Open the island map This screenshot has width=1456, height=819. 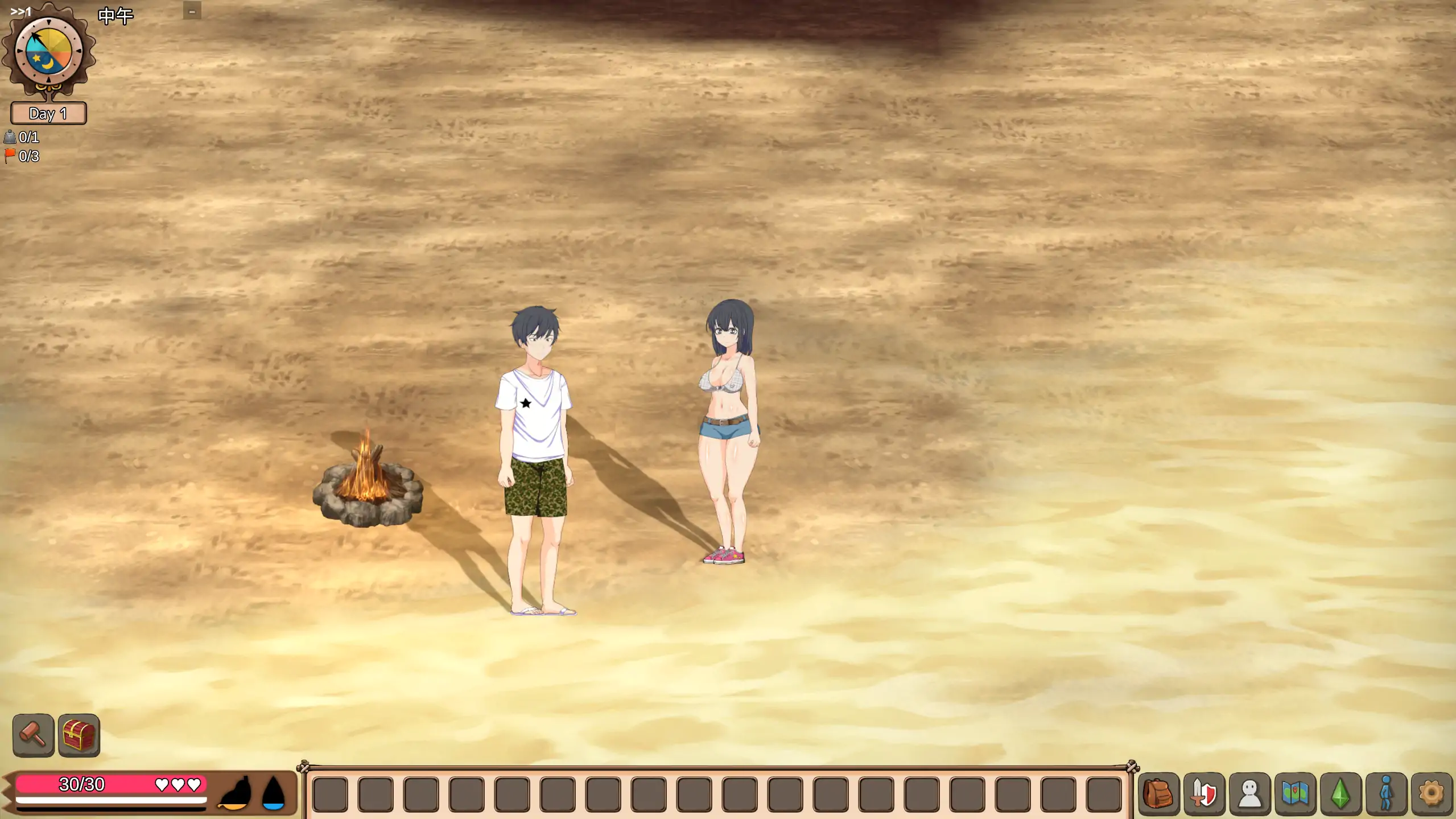1294,793
